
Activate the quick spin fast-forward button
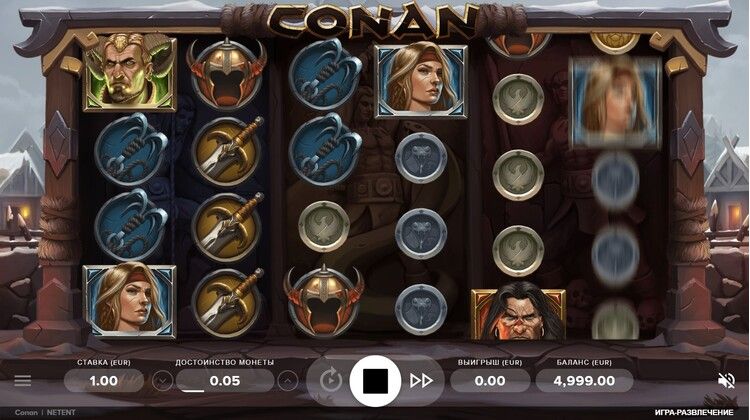click(x=421, y=380)
